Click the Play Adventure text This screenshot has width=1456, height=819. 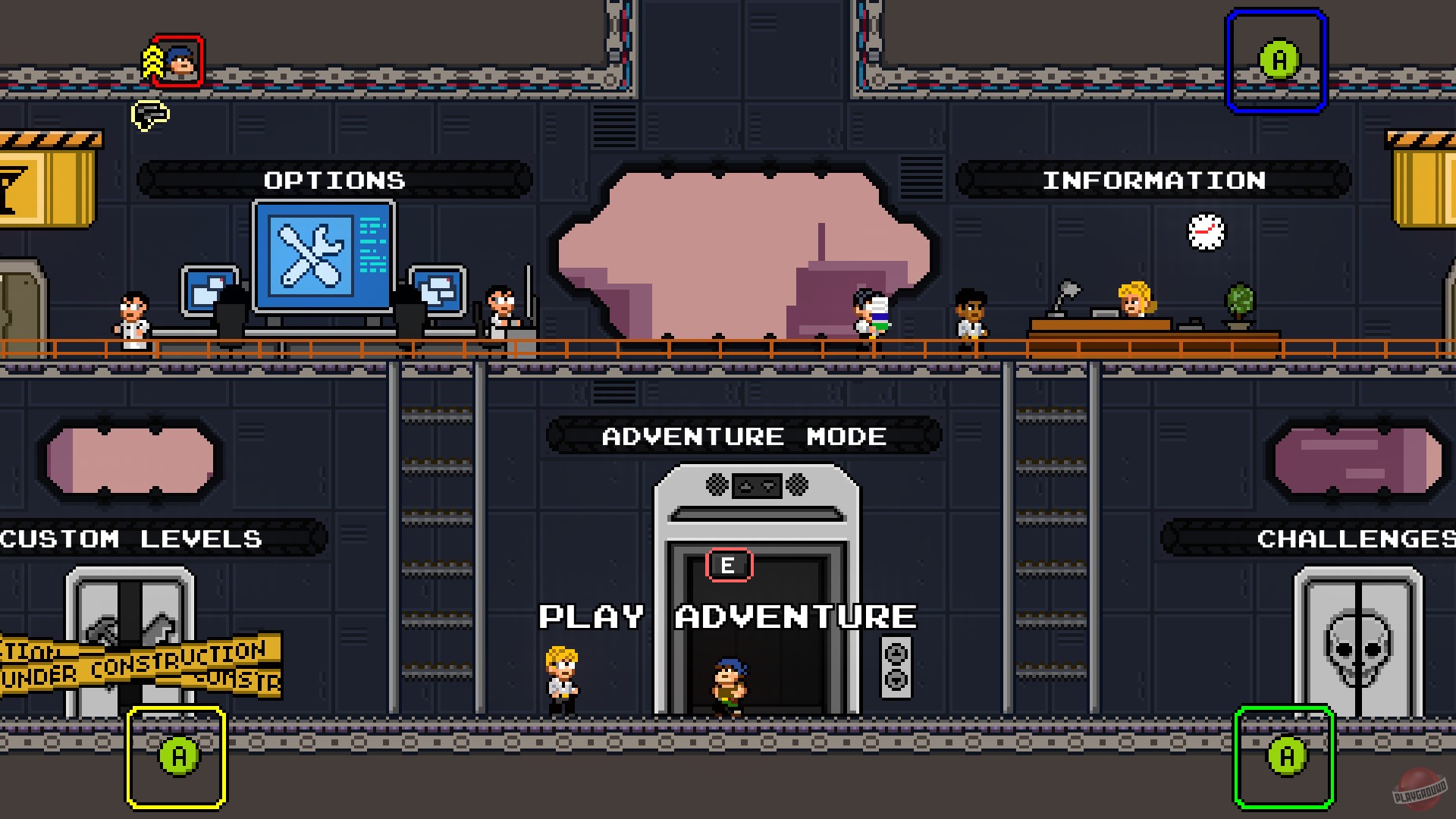[x=726, y=617]
